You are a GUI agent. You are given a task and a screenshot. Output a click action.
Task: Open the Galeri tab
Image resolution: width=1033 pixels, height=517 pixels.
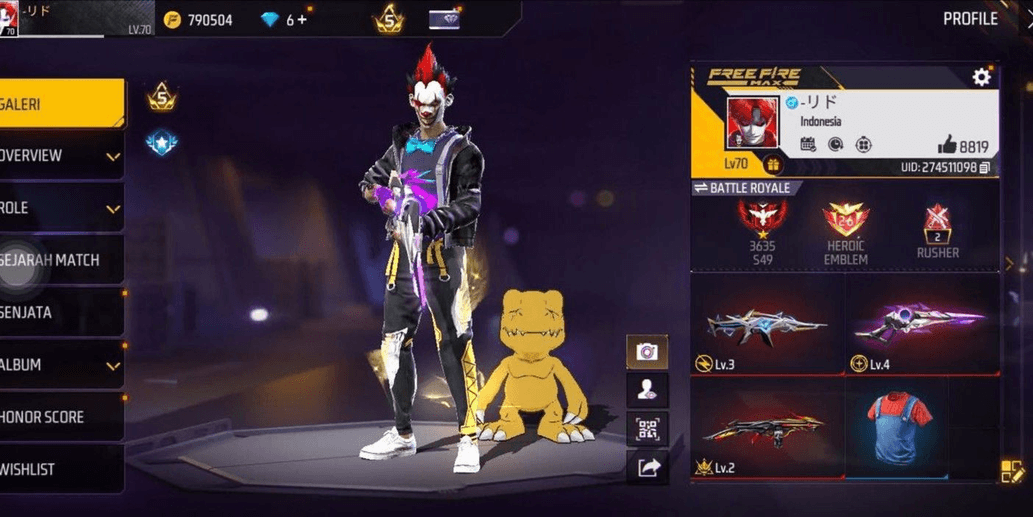coord(60,104)
